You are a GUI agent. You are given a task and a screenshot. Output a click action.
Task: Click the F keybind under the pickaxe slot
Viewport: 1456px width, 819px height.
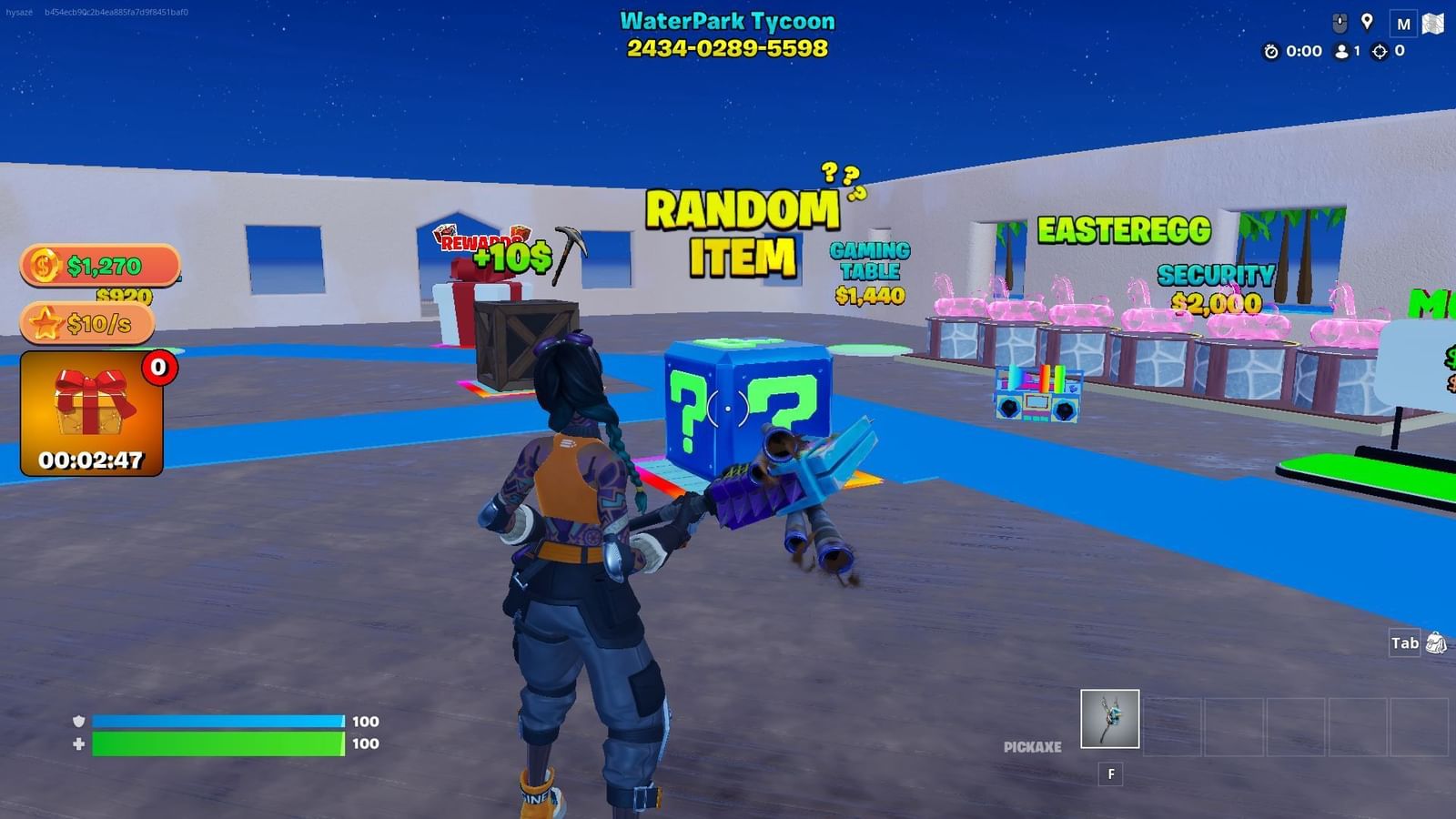pos(1110,773)
